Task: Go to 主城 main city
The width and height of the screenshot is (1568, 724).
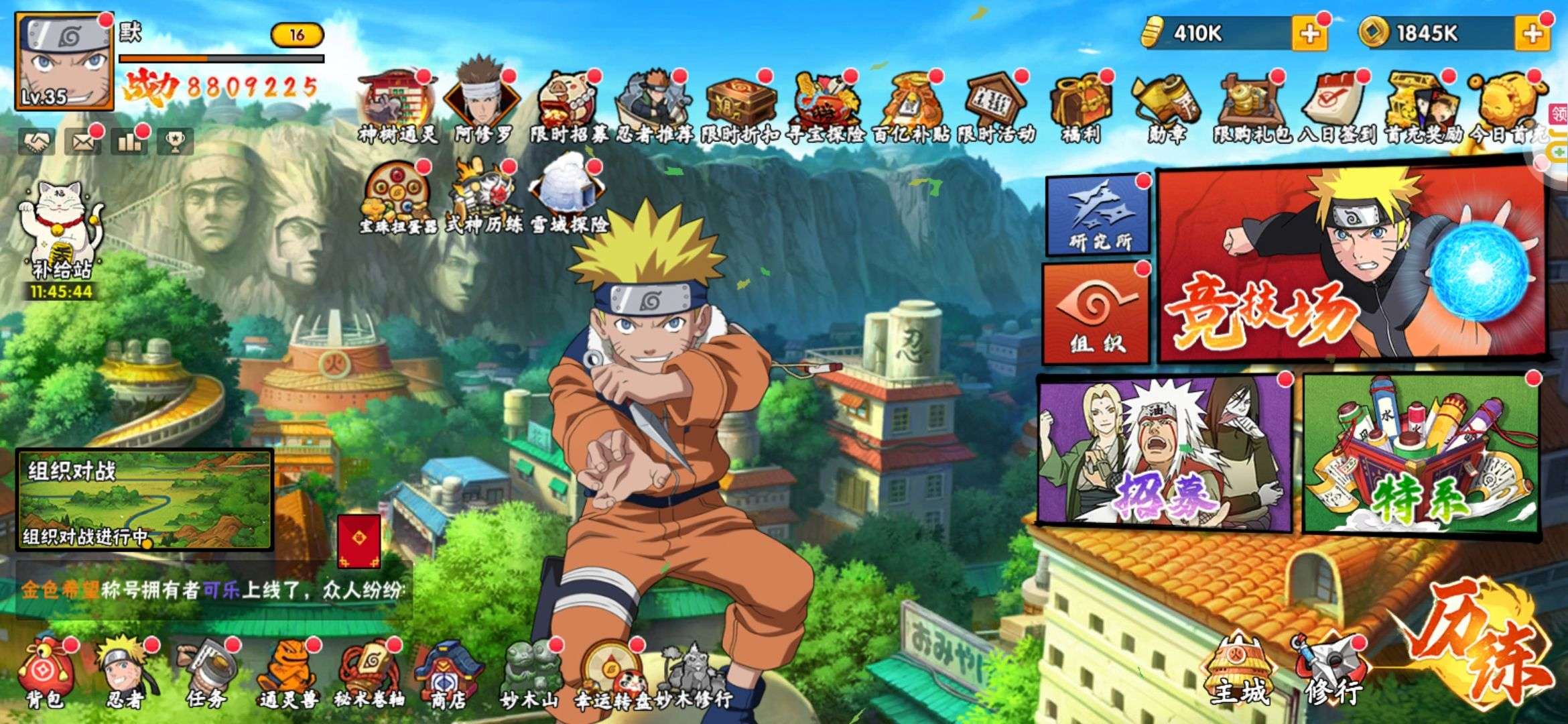Action: point(1240,670)
